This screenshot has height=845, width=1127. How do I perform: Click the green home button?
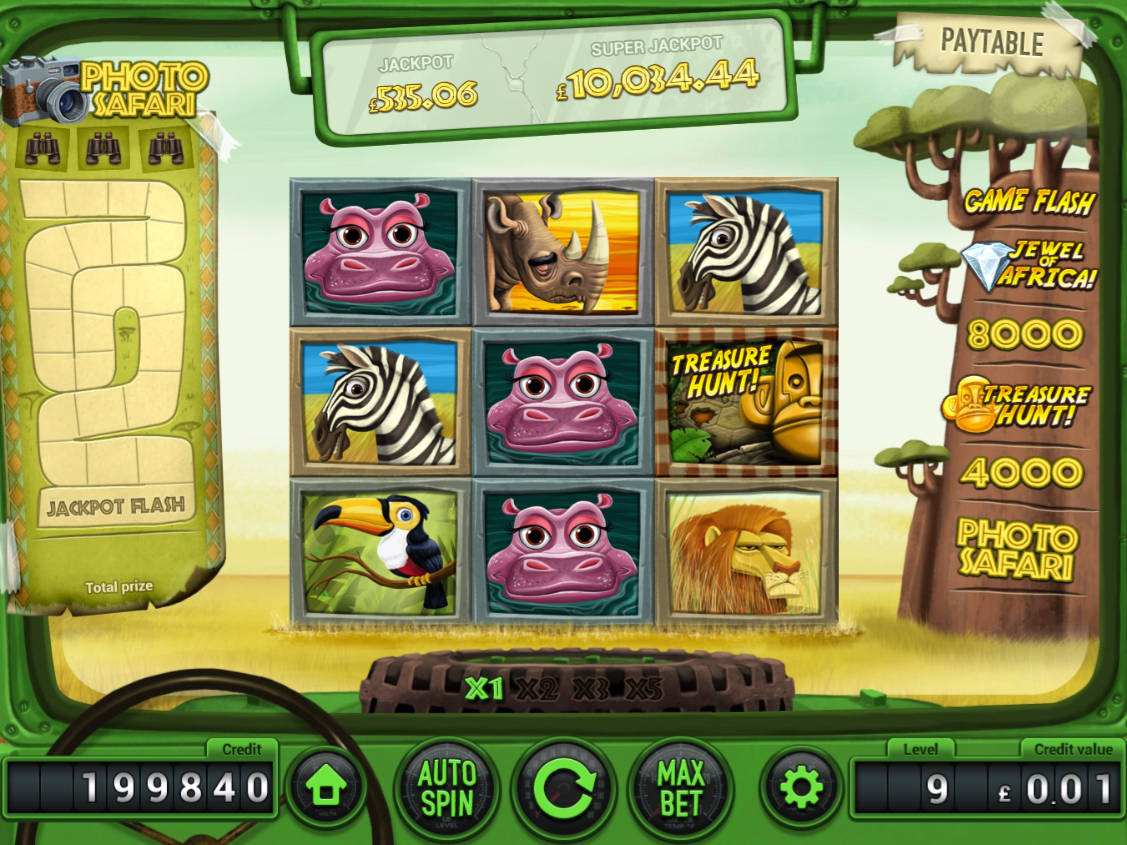tap(326, 788)
